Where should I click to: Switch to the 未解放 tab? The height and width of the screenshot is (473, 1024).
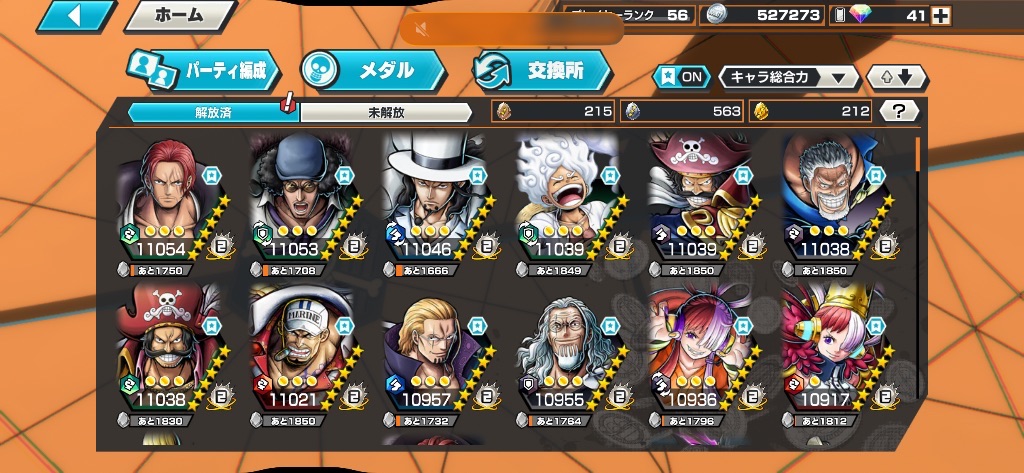pos(386,112)
